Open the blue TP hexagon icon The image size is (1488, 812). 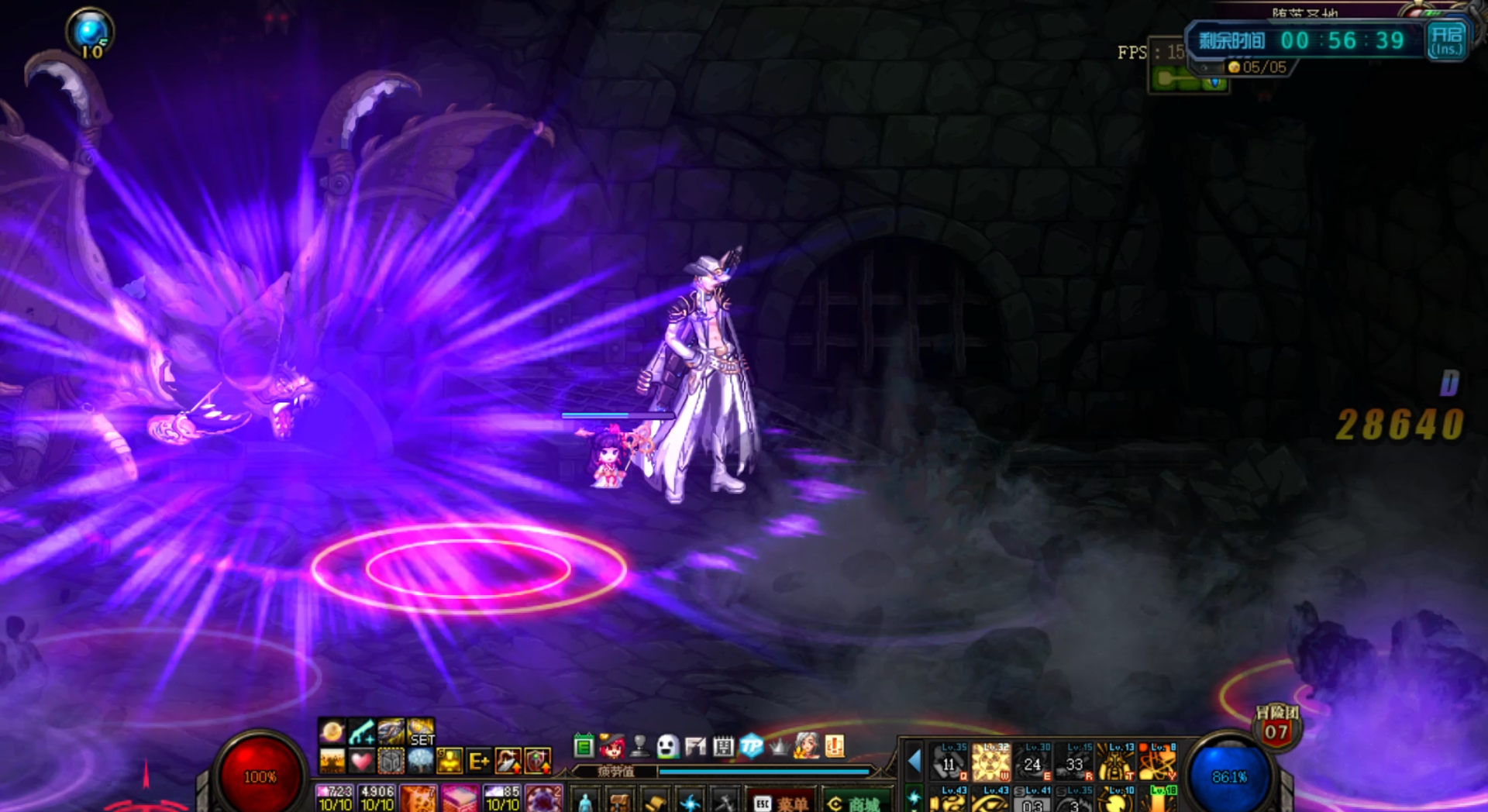(751, 746)
